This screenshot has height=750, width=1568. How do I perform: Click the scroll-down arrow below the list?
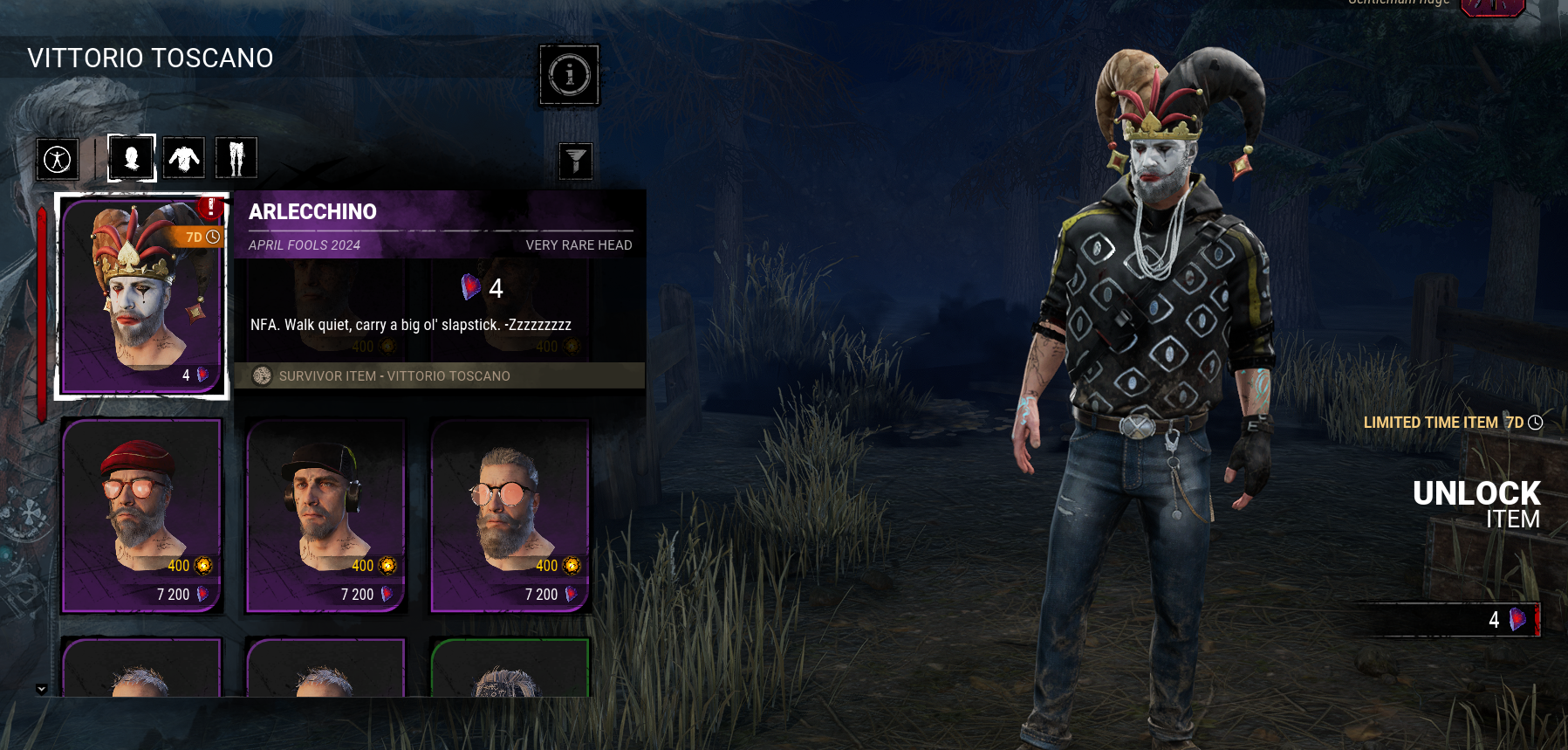point(41,689)
